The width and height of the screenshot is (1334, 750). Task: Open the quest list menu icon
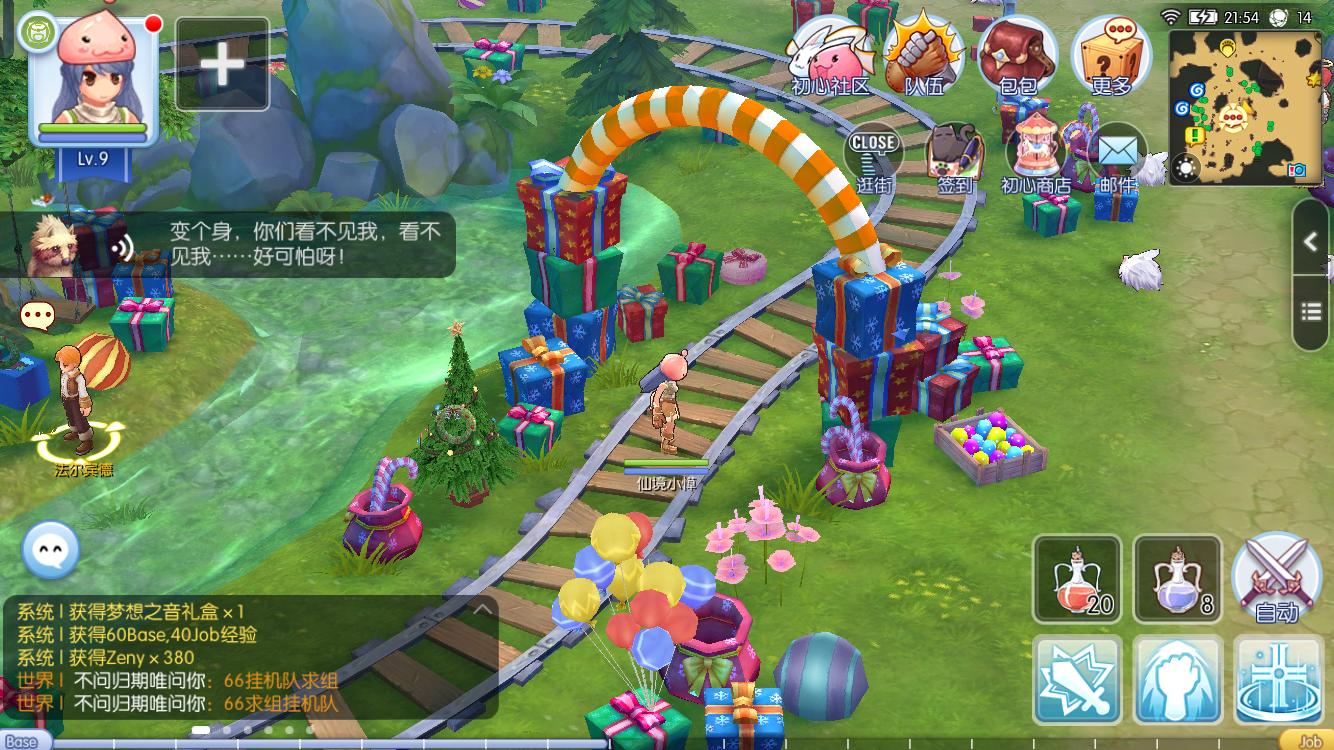1311,311
